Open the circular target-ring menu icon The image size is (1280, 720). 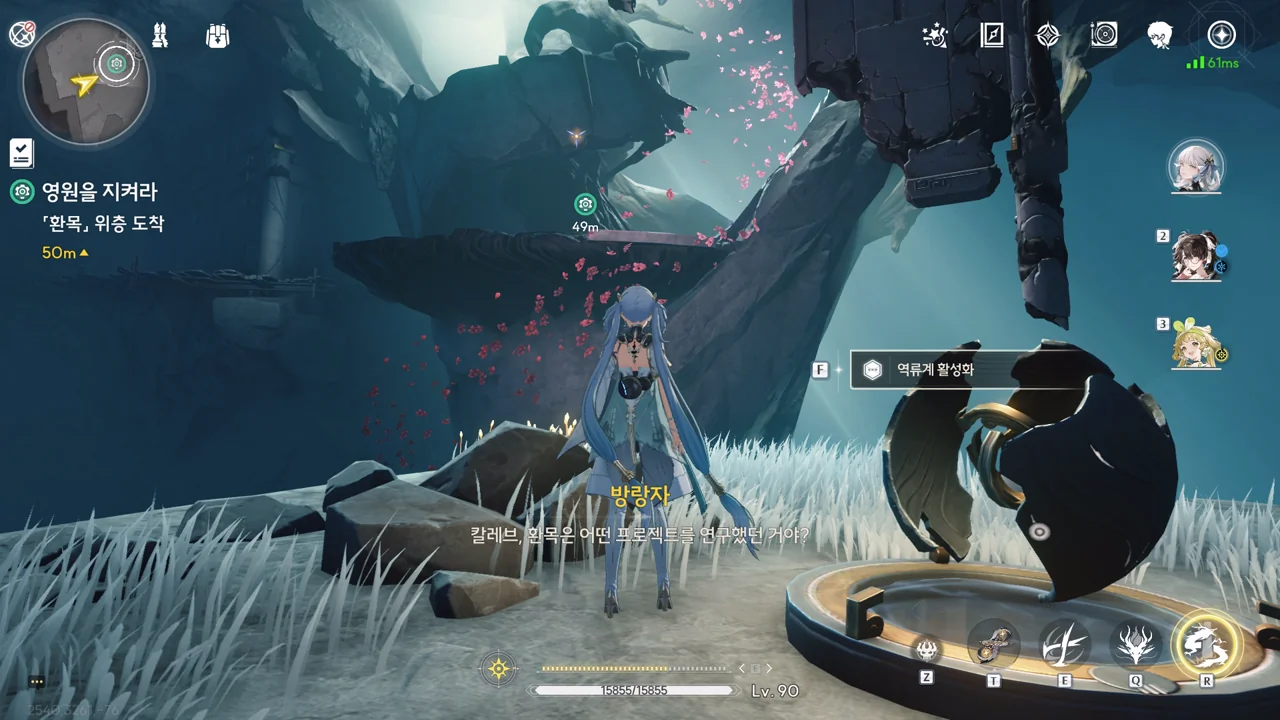pyautogui.click(x=1104, y=36)
